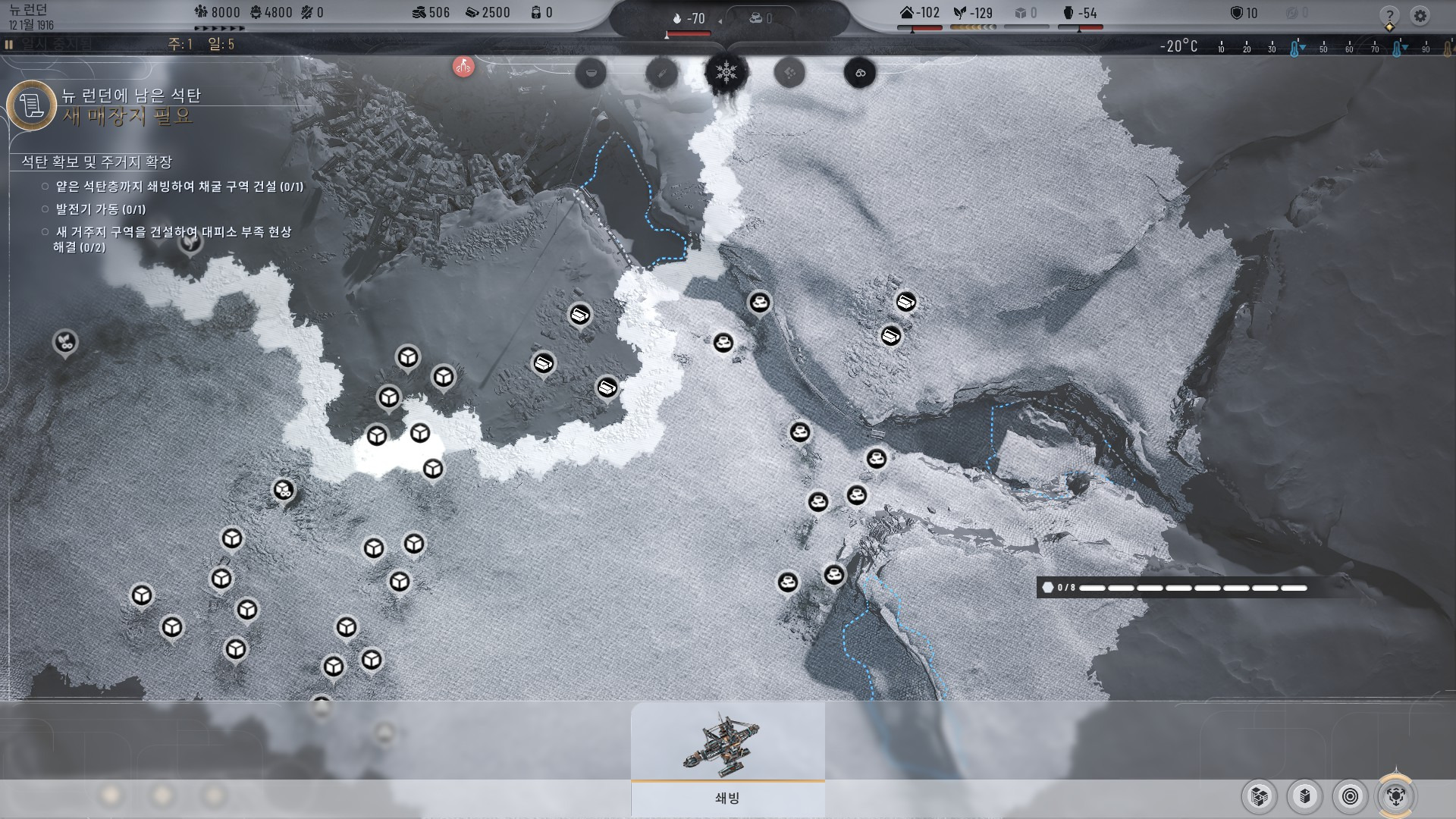
Task: Select the squalor problem indicator
Action: tap(789, 73)
